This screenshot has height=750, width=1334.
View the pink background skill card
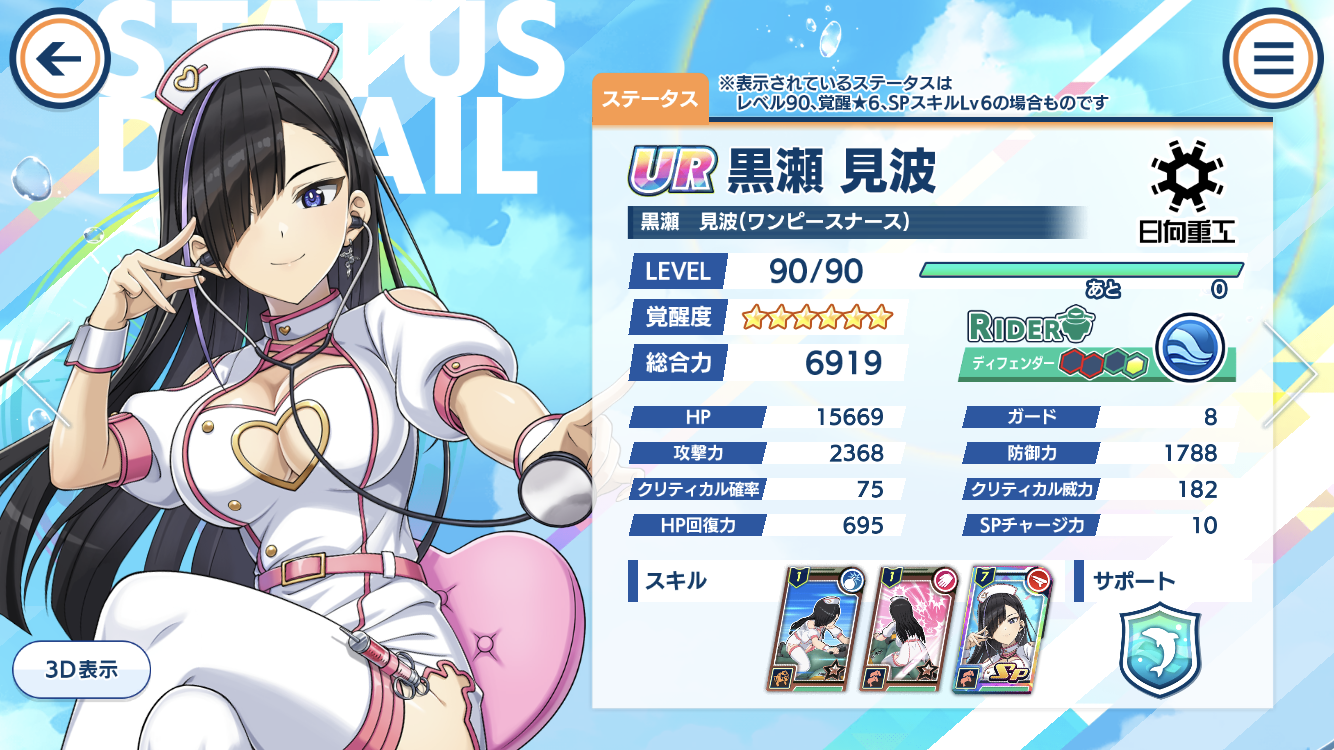coord(909,630)
